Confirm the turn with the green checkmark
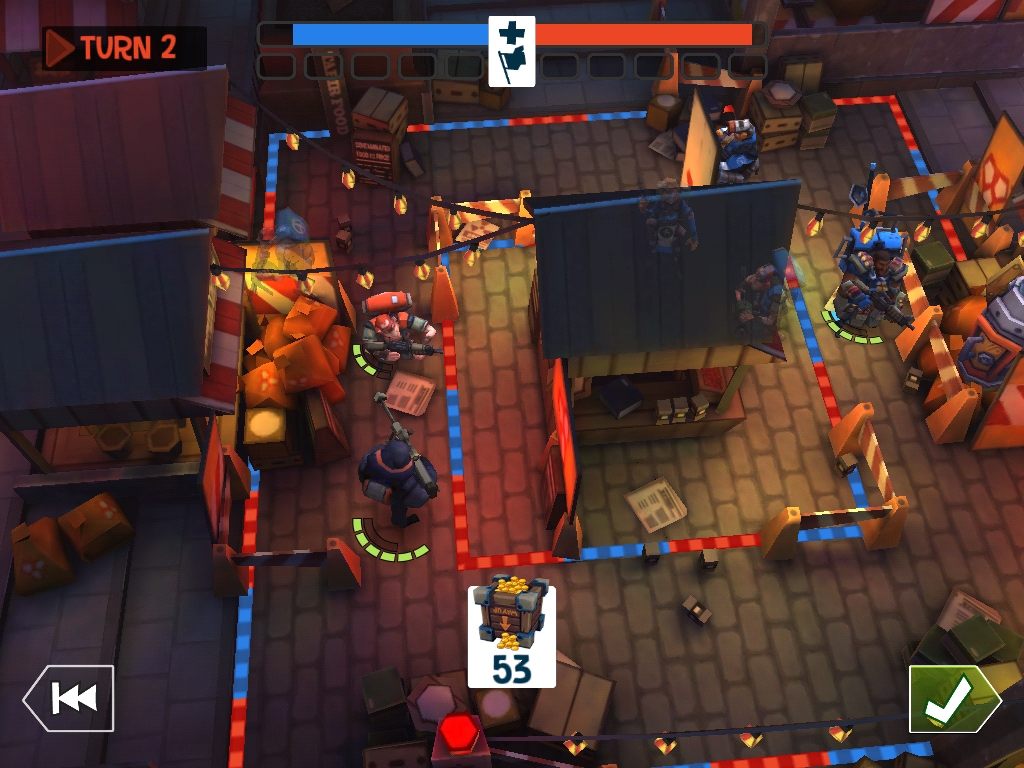Viewport: 1024px width, 768px height. 951,699
